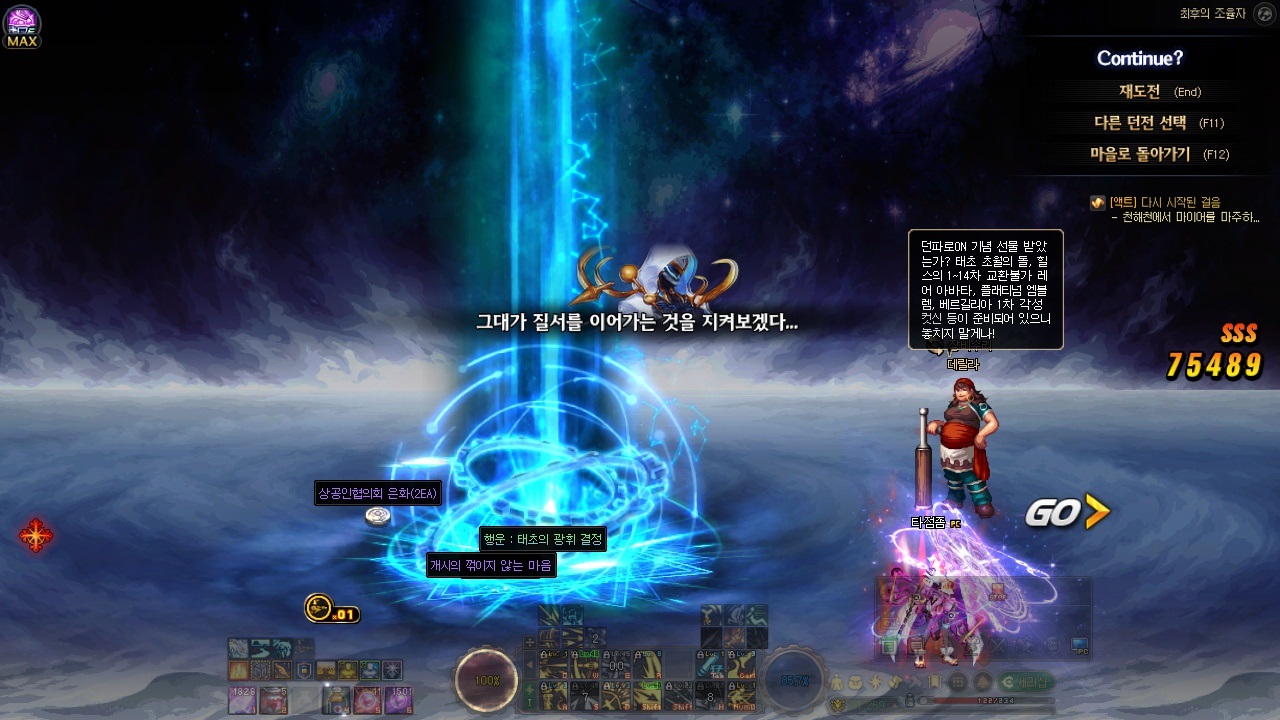Select the 행운 : 태초의 광휘 결정 drop label
Image resolution: width=1280 pixels, height=720 pixels.
543,539
